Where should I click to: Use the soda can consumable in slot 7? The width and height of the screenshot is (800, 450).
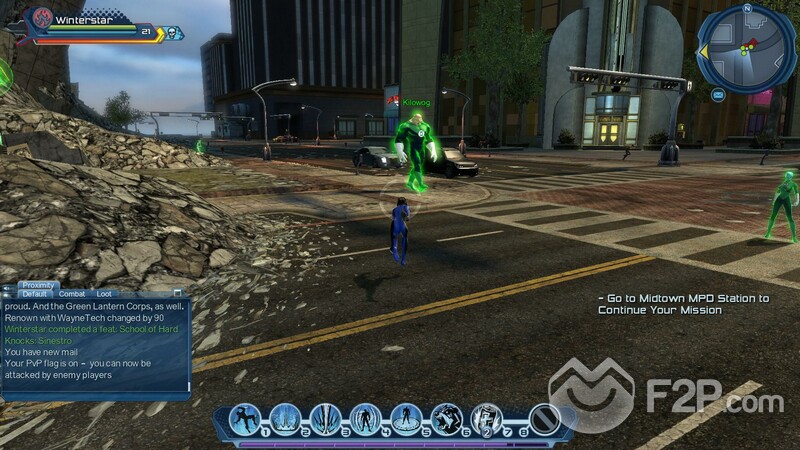click(485, 418)
